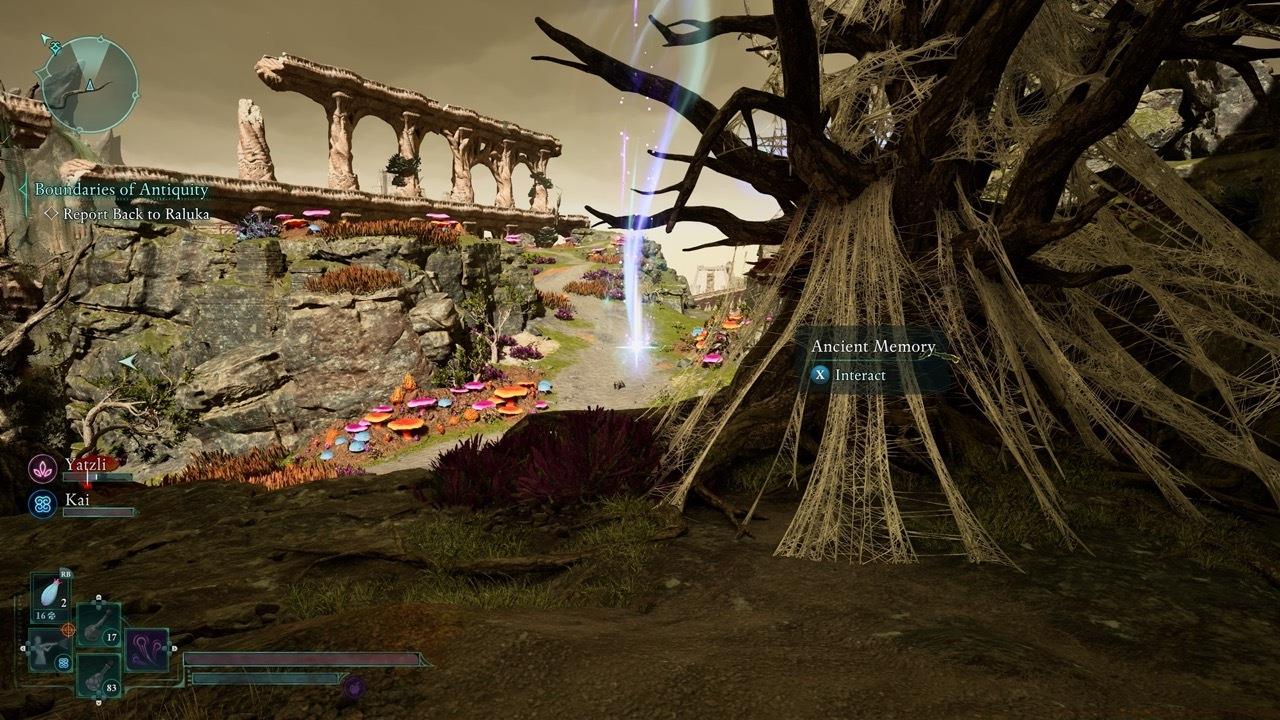The image size is (1280, 720).
Task: Click the Ancient Memory label
Action: (x=873, y=345)
